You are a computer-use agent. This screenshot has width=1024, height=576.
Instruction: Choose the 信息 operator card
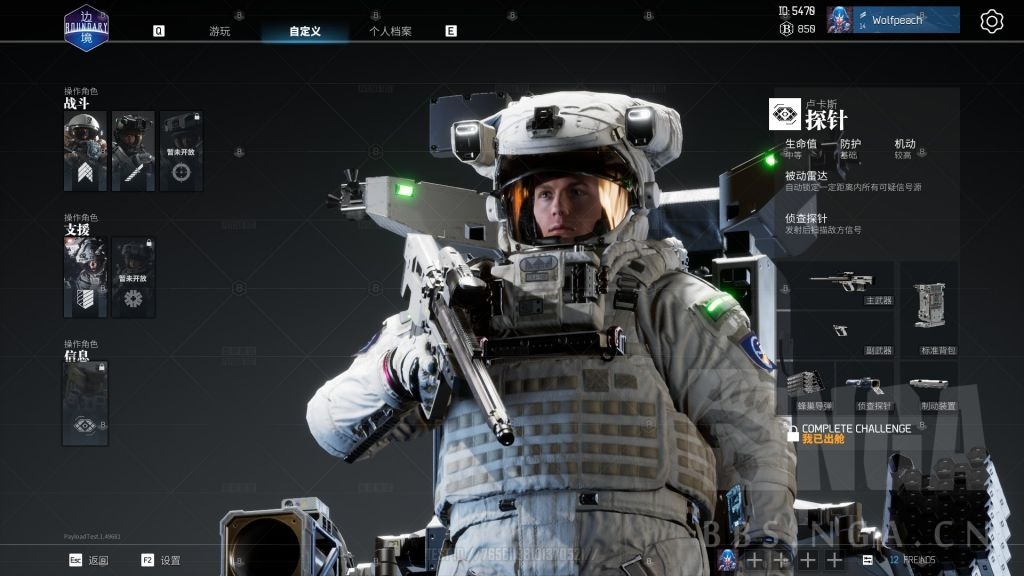(85, 403)
